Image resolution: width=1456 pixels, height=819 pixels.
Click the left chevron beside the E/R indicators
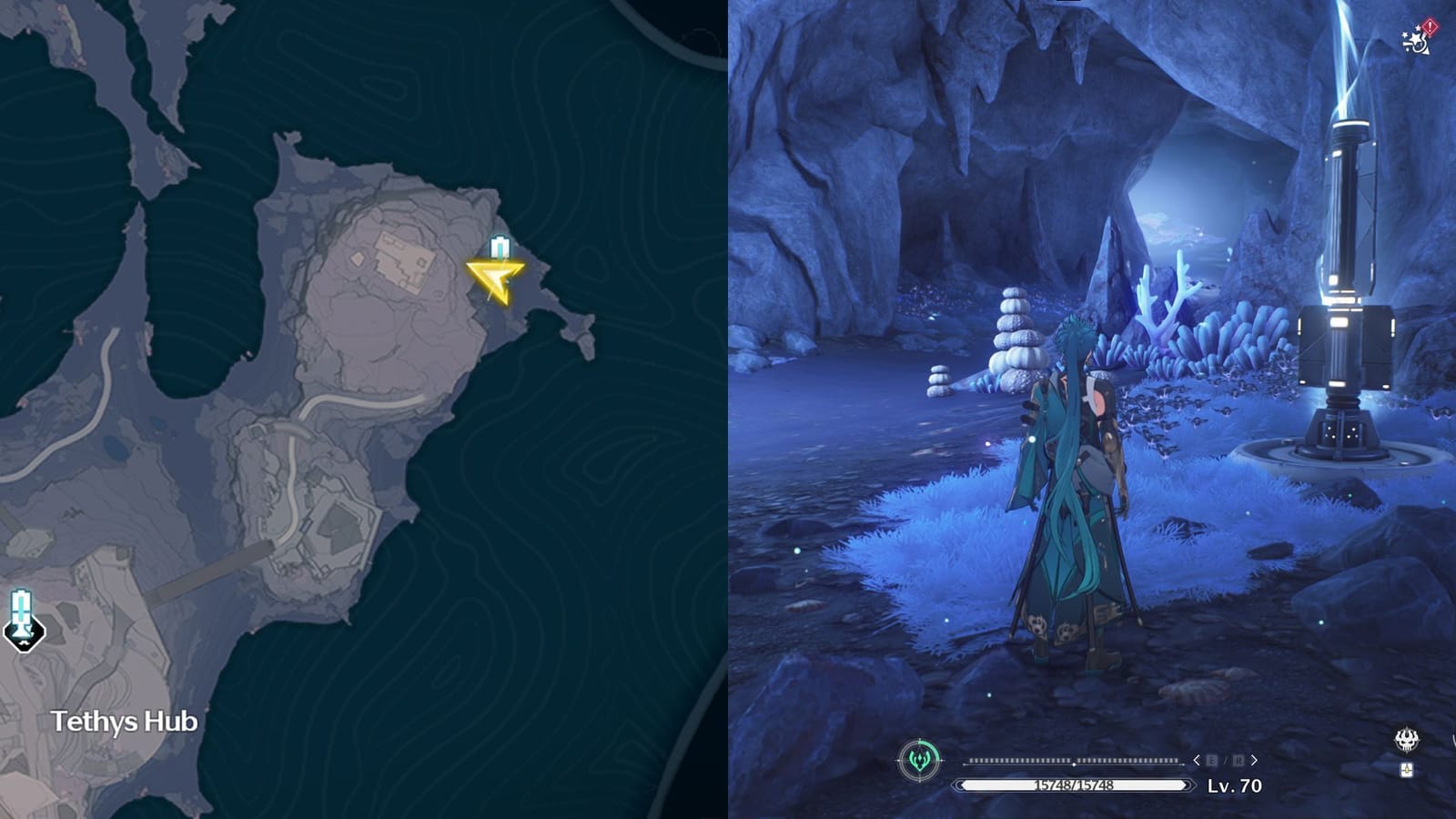click(1198, 760)
